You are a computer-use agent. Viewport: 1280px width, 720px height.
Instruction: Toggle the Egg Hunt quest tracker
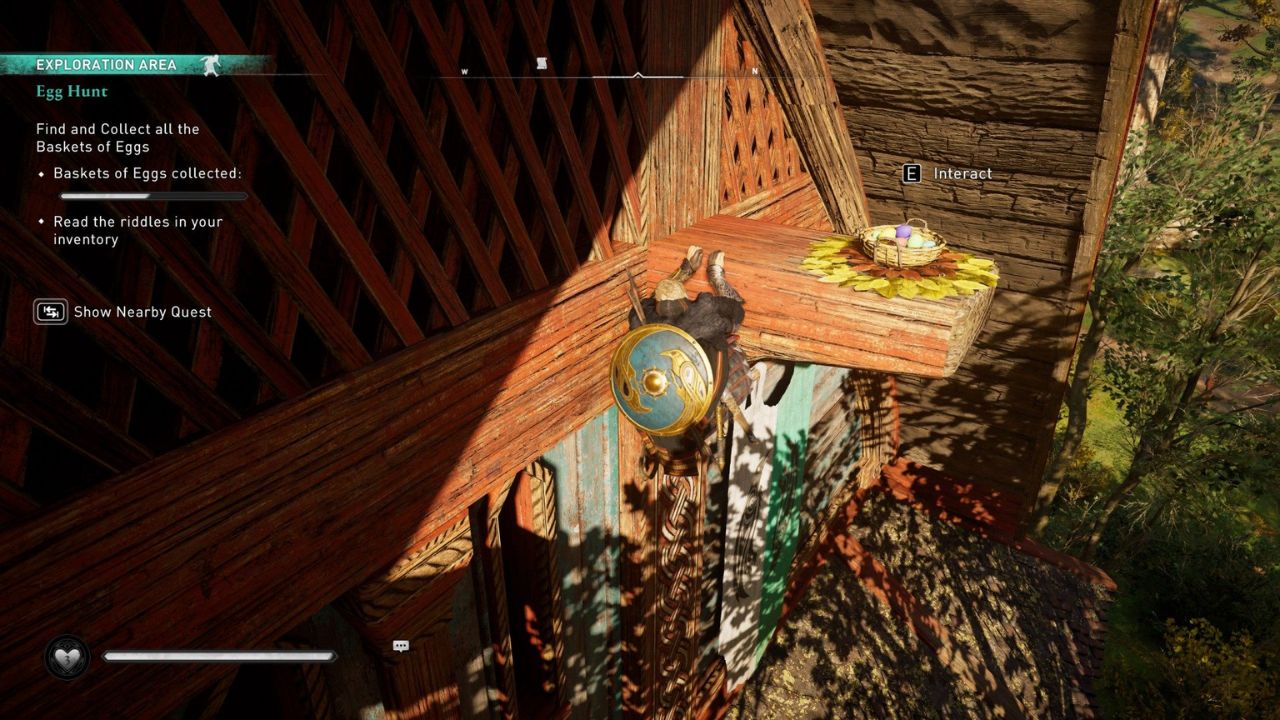(x=71, y=91)
